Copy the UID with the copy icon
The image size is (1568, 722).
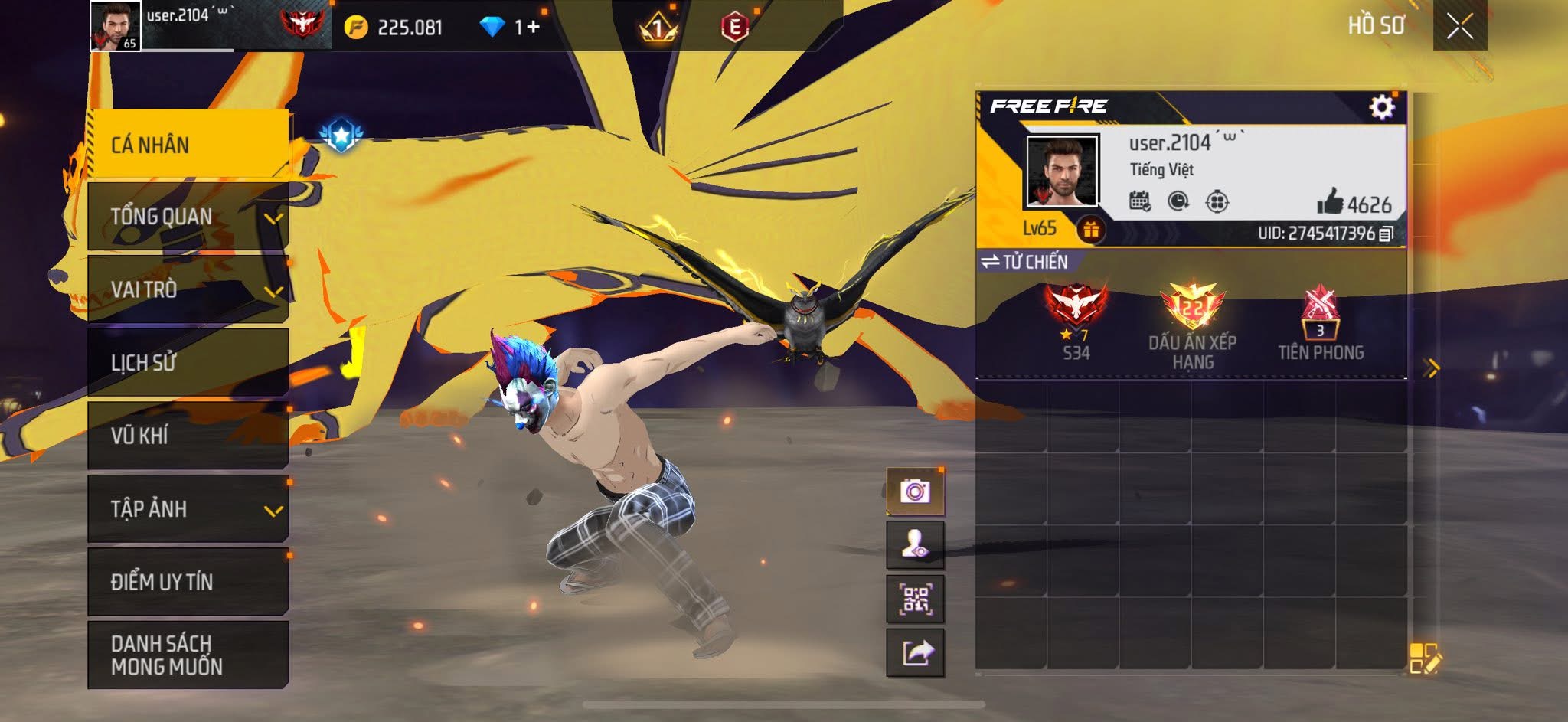[x=1386, y=234]
